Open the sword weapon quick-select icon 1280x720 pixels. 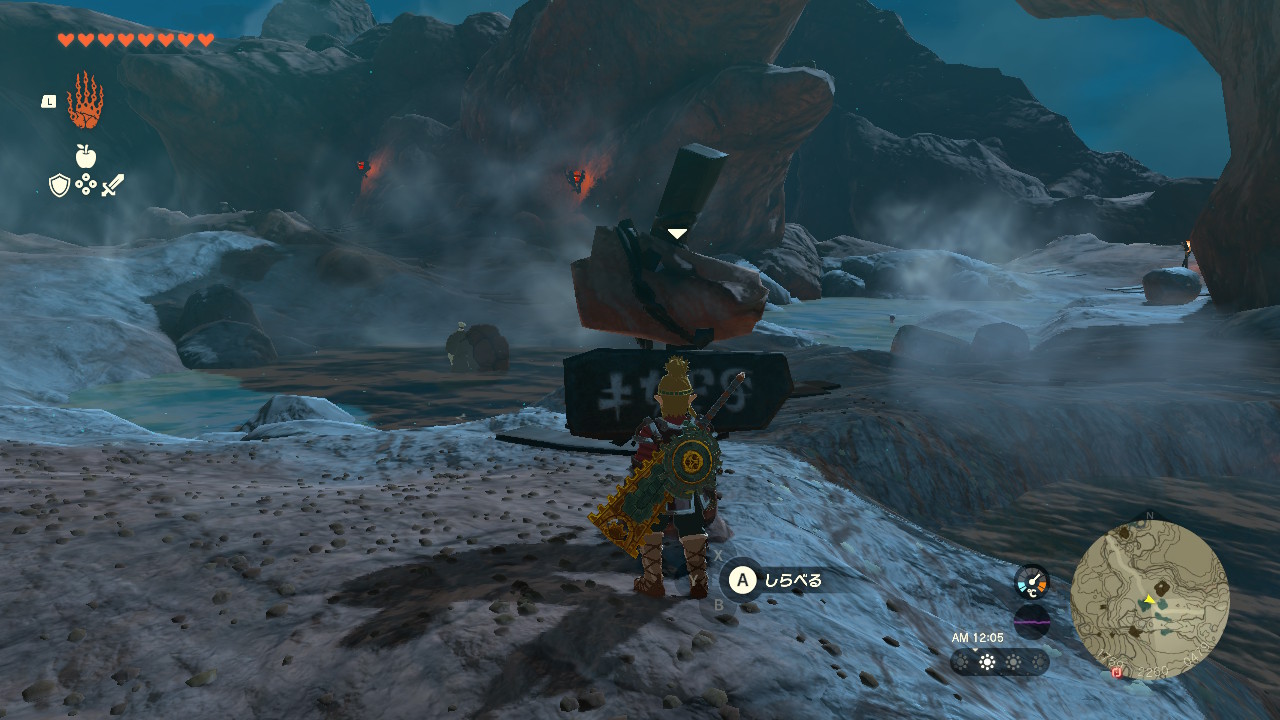click(x=112, y=185)
